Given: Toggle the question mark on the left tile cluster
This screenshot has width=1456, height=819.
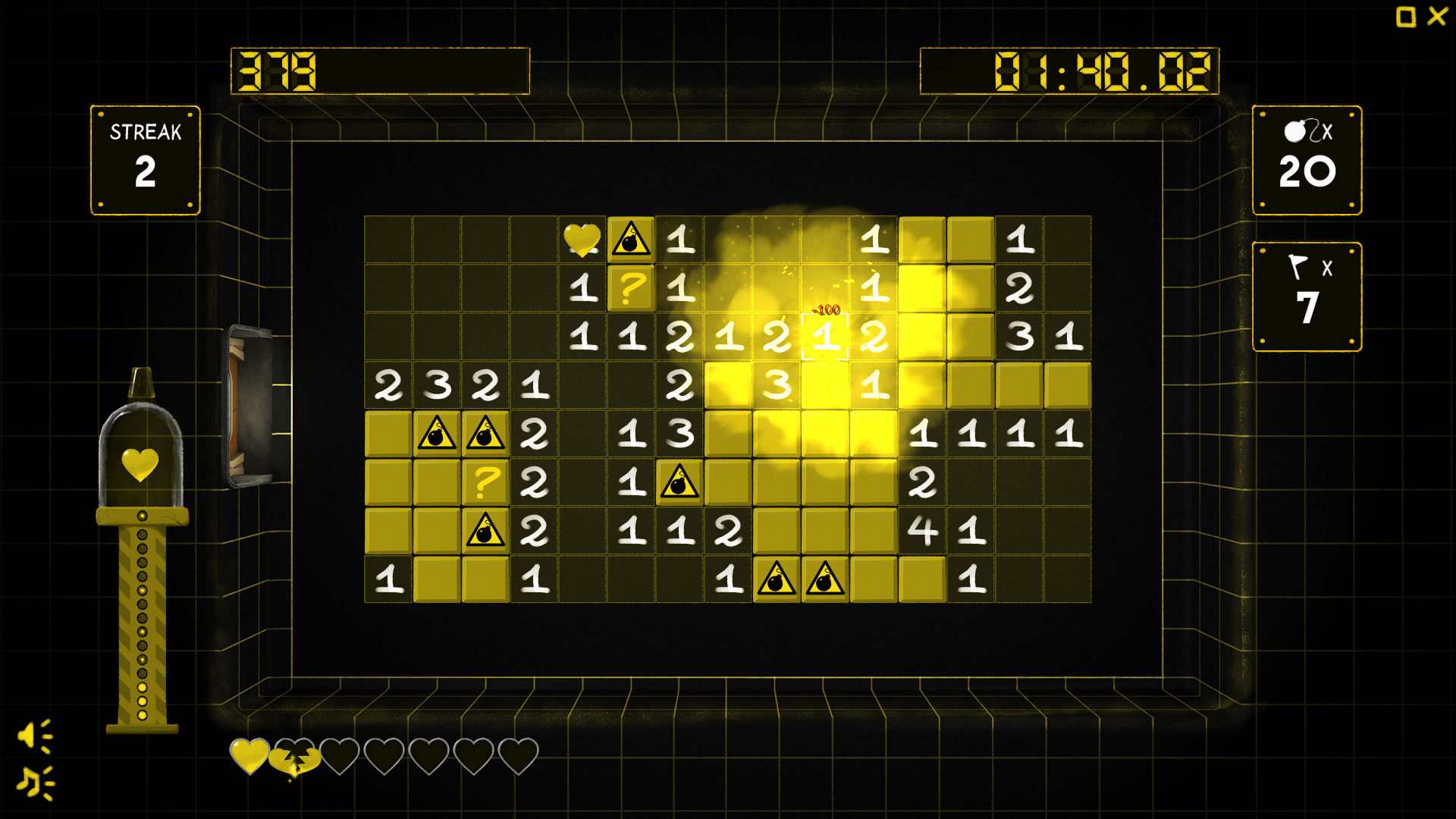Looking at the screenshot, I should click(486, 483).
